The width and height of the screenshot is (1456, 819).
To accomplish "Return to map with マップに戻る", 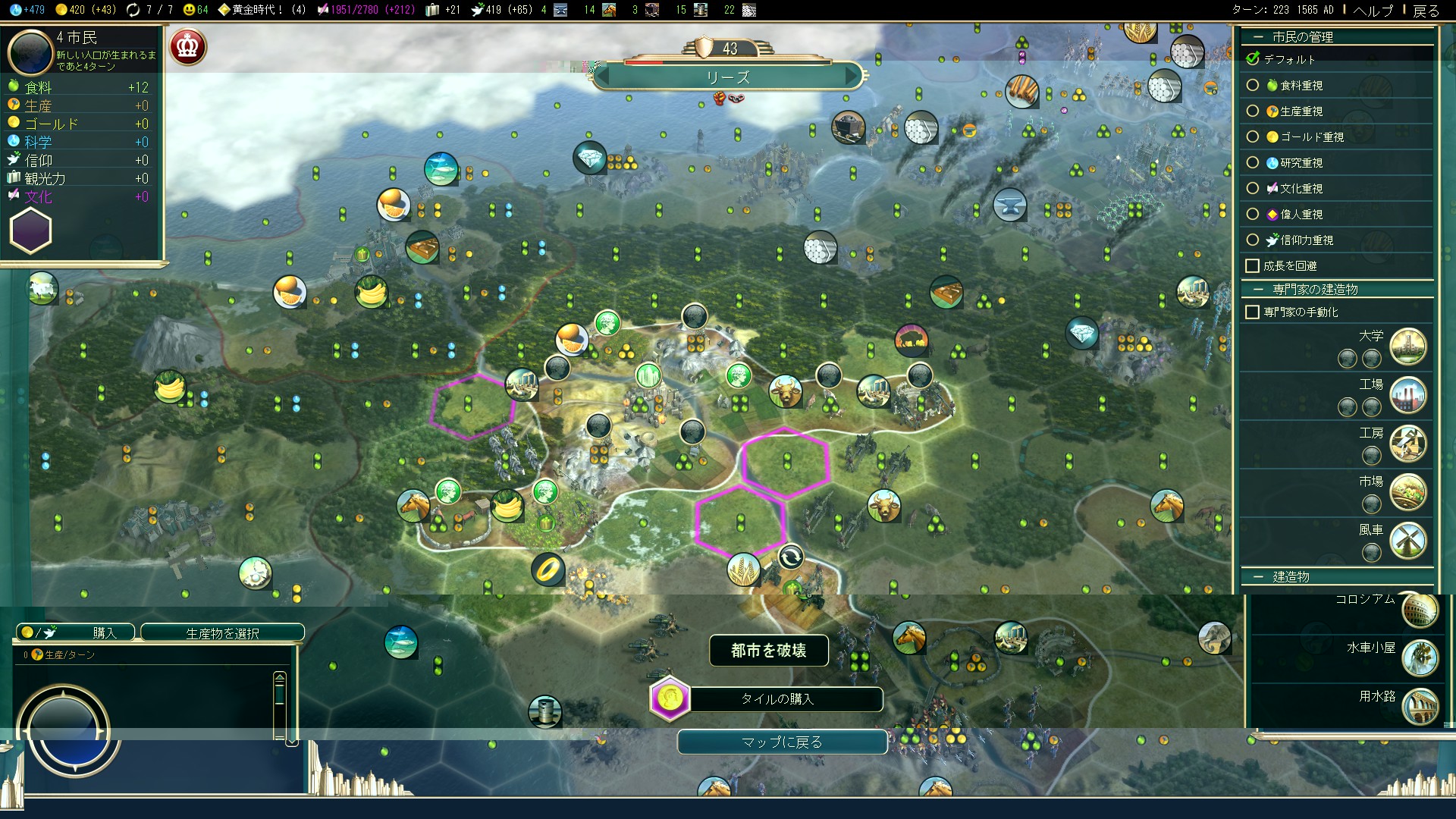I will (782, 742).
